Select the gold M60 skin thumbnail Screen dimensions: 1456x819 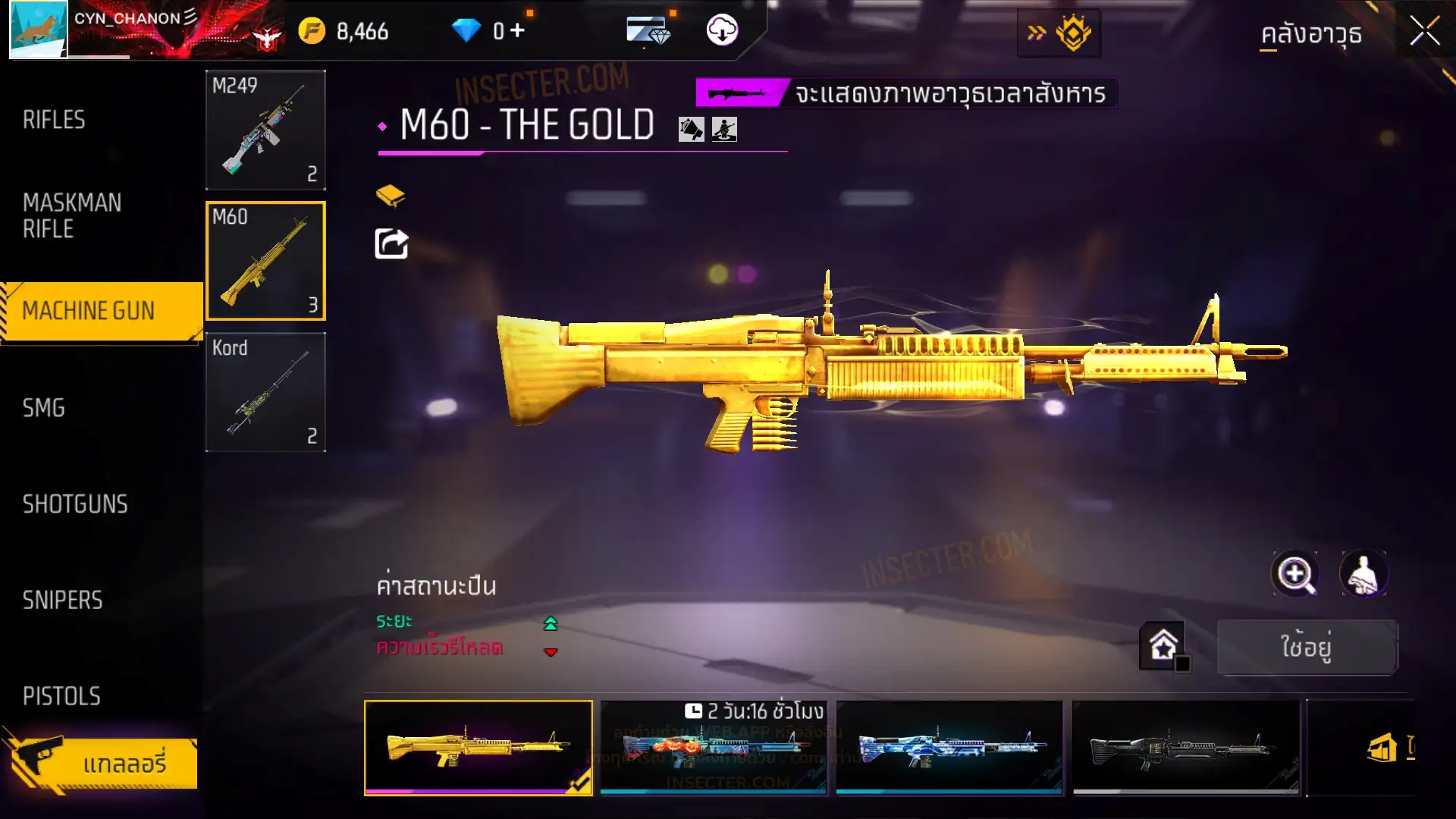tap(479, 747)
